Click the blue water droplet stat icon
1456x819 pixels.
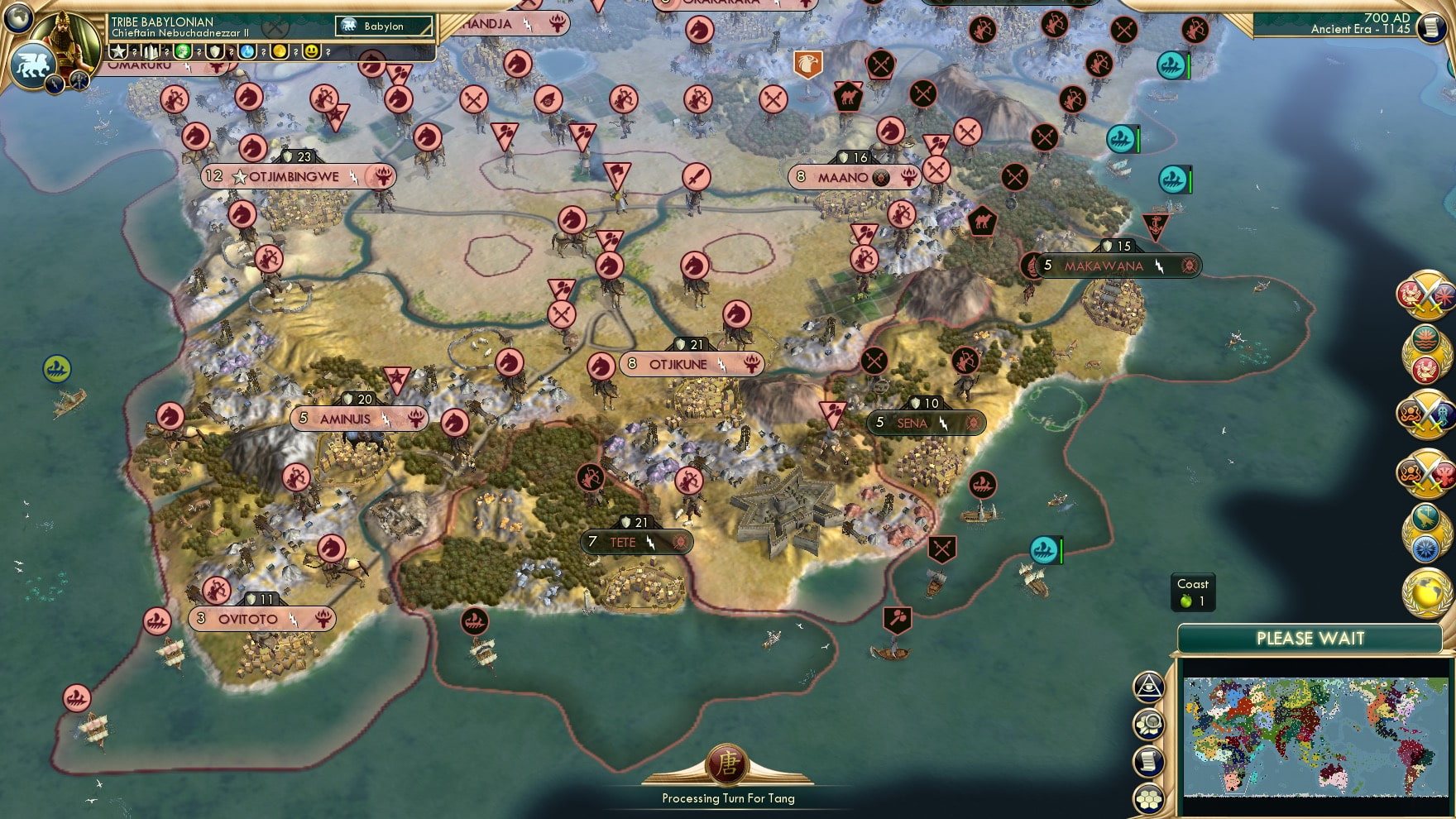tap(248, 52)
